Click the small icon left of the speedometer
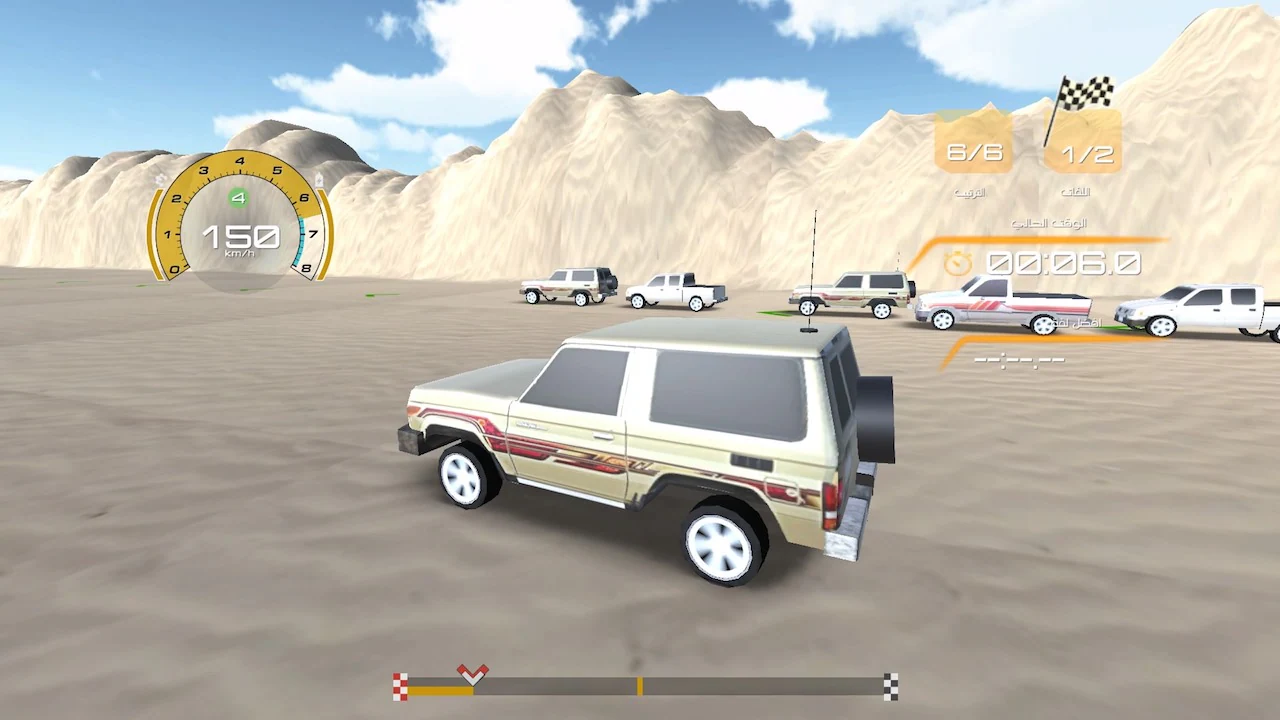Screen dimensions: 1280x720 click(x=160, y=176)
